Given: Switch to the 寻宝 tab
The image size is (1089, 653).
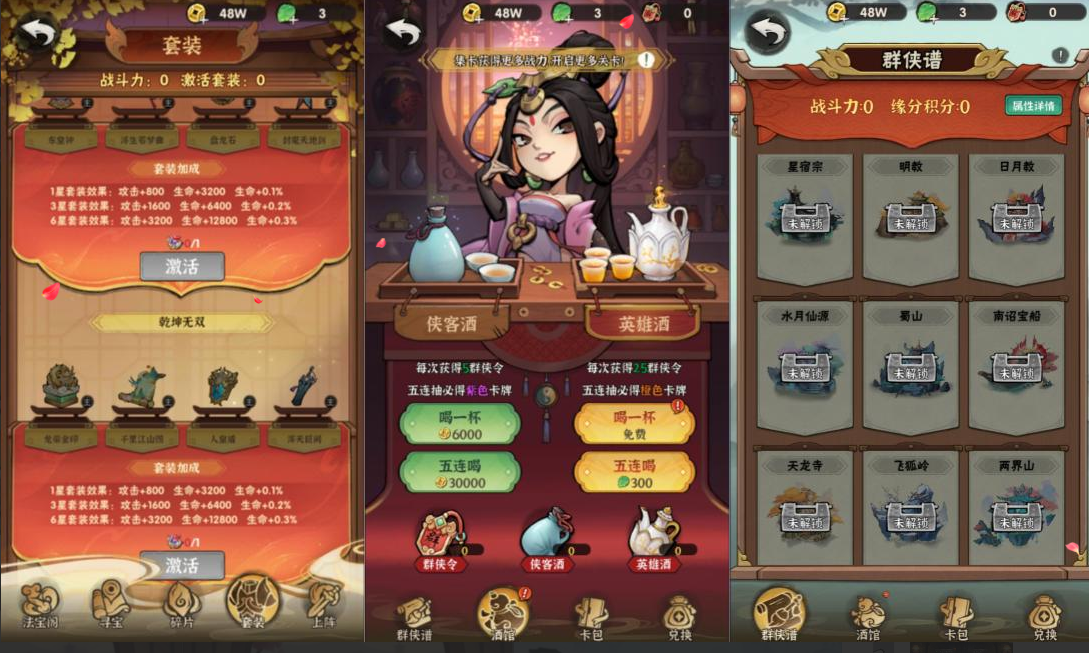Looking at the screenshot, I should (110, 604).
